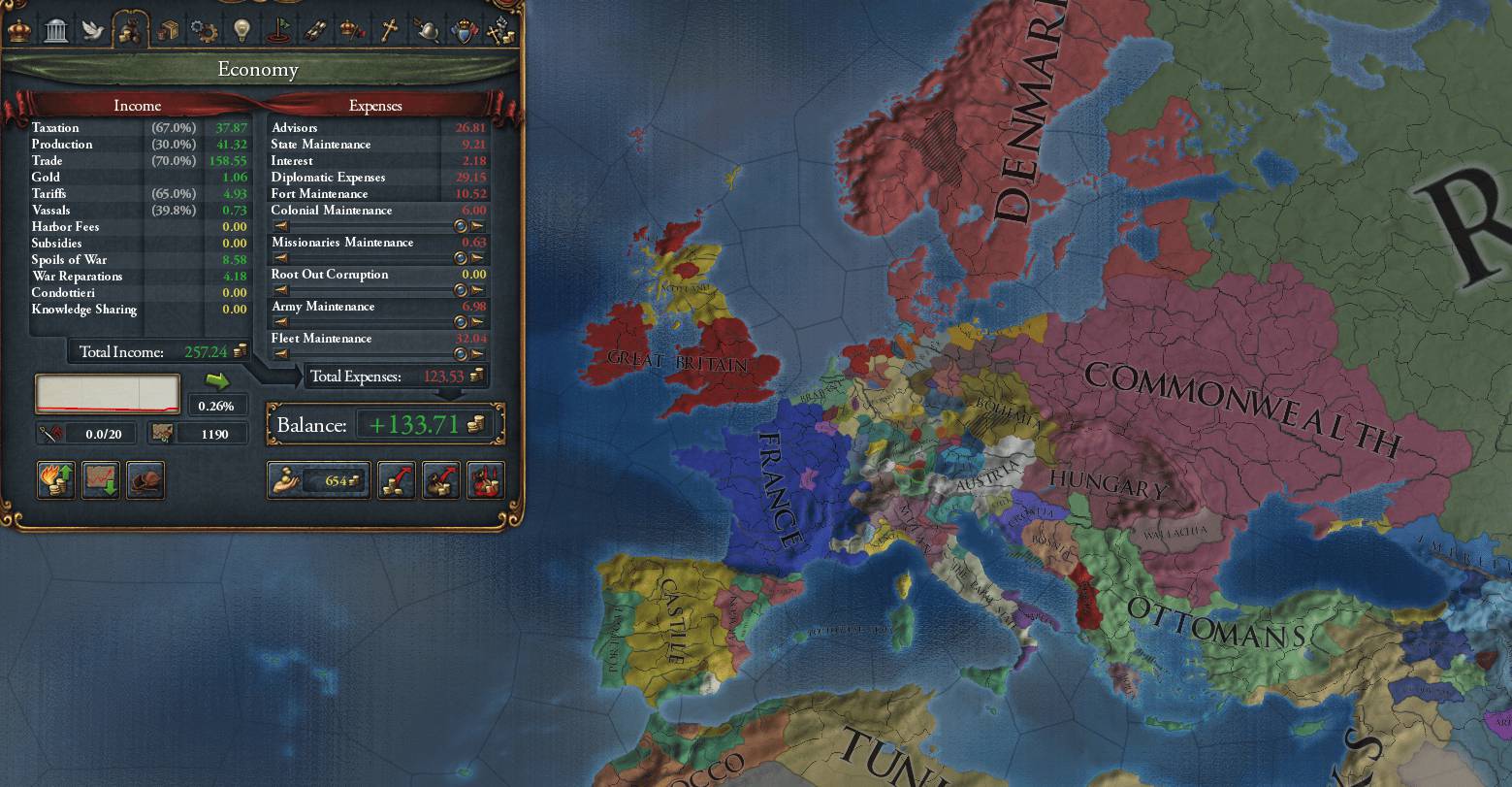This screenshot has width=1512, height=787.
Task: Lower Root Out Corruption with left arrow
Action: [281, 290]
